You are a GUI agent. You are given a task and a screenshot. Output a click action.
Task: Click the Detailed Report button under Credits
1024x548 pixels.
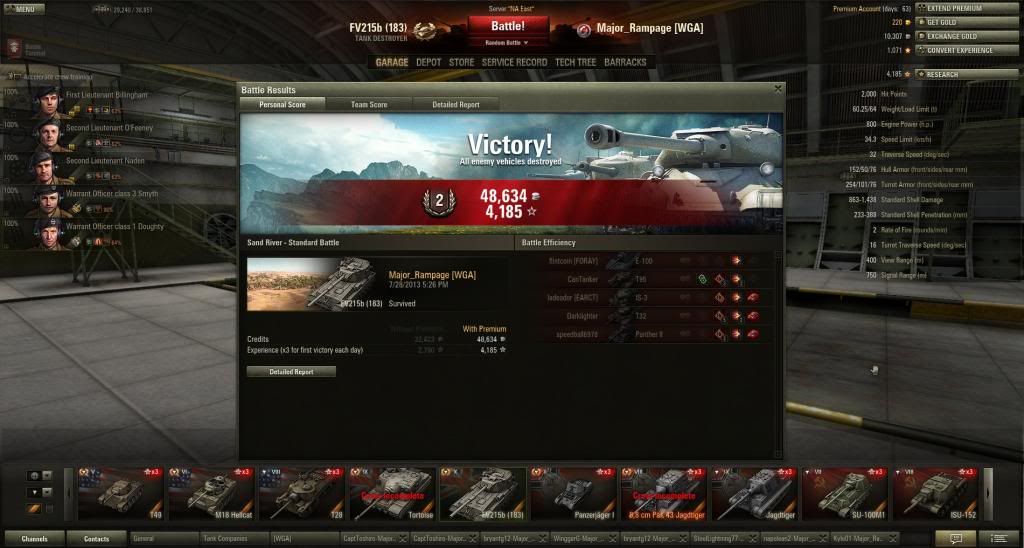tap(291, 371)
